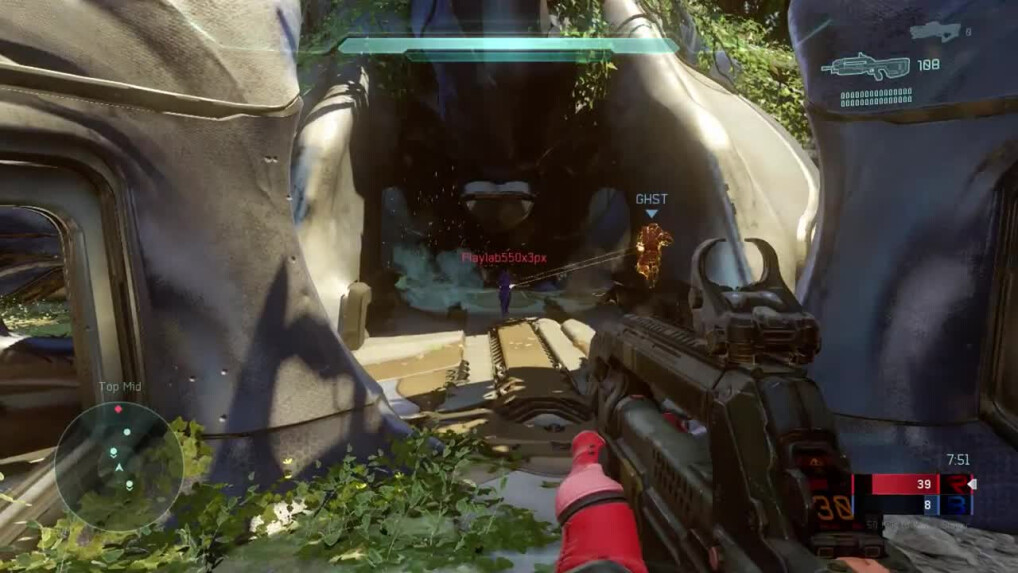The height and width of the screenshot is (573, 1018).
Task: Click the circular motion tracker radar
Action: 119,466
